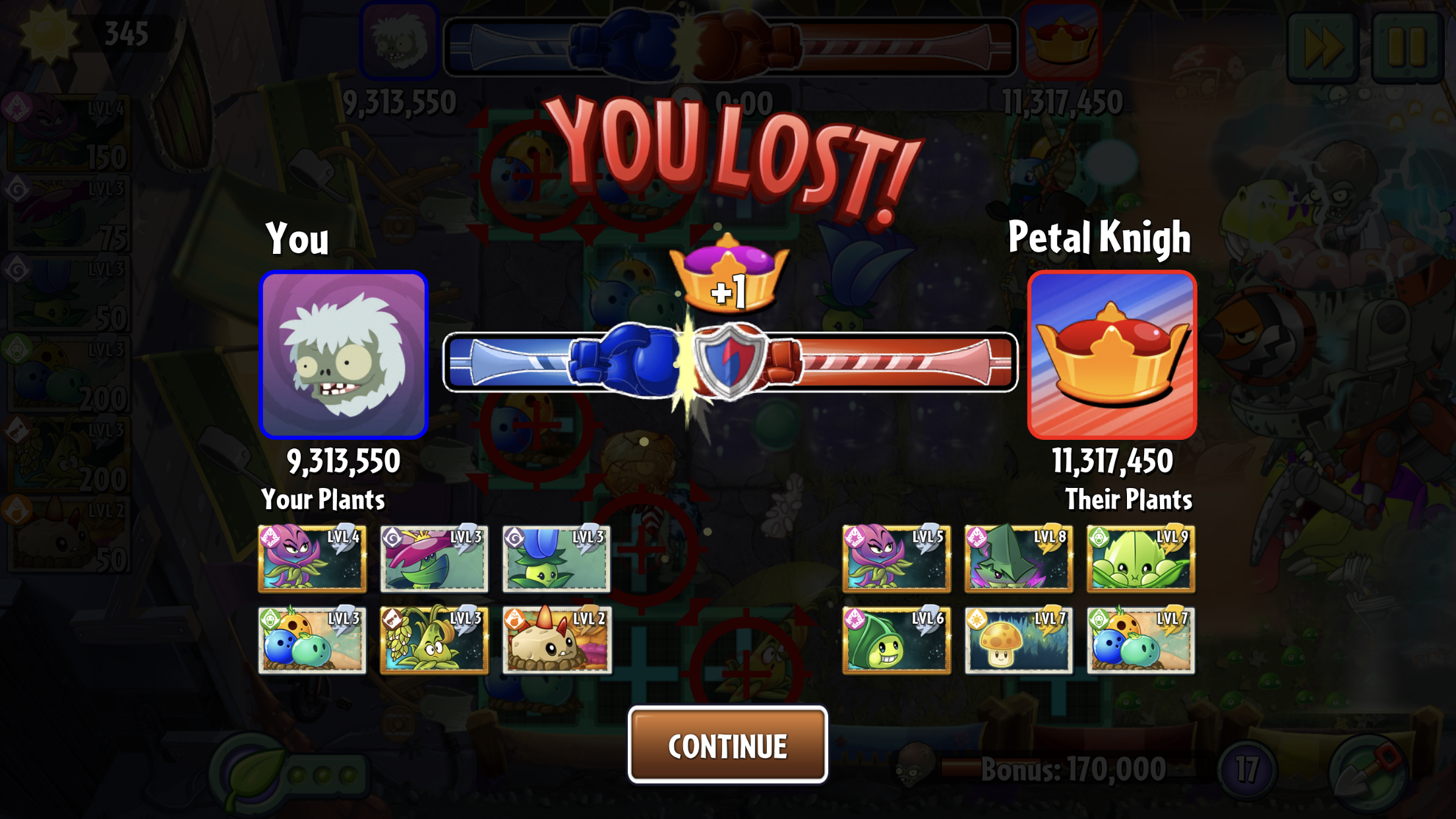1456x819 pixels.
Task: Tap the +1 crown reward icon
Action: (728, 277)
